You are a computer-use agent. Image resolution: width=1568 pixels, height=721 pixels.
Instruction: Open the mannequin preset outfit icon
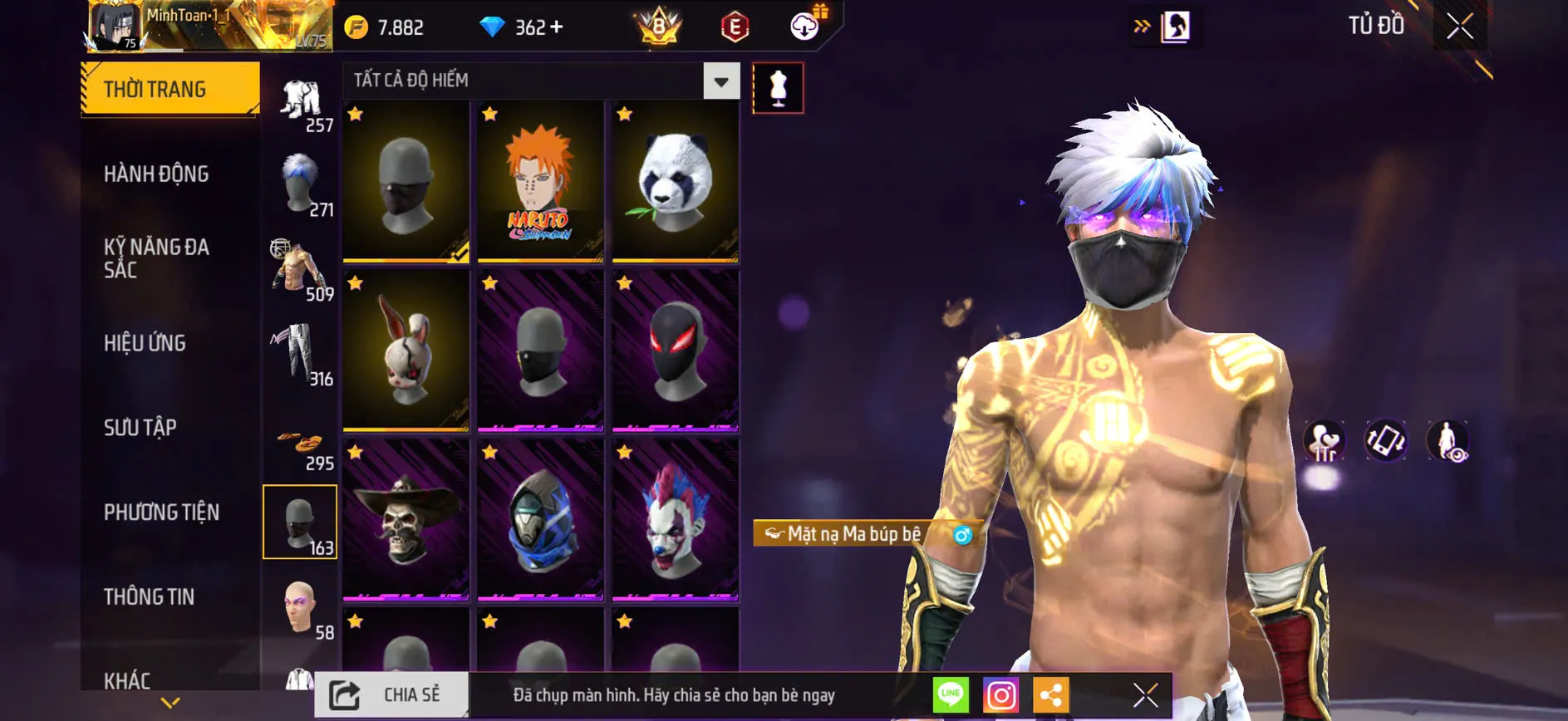point(778,87)
